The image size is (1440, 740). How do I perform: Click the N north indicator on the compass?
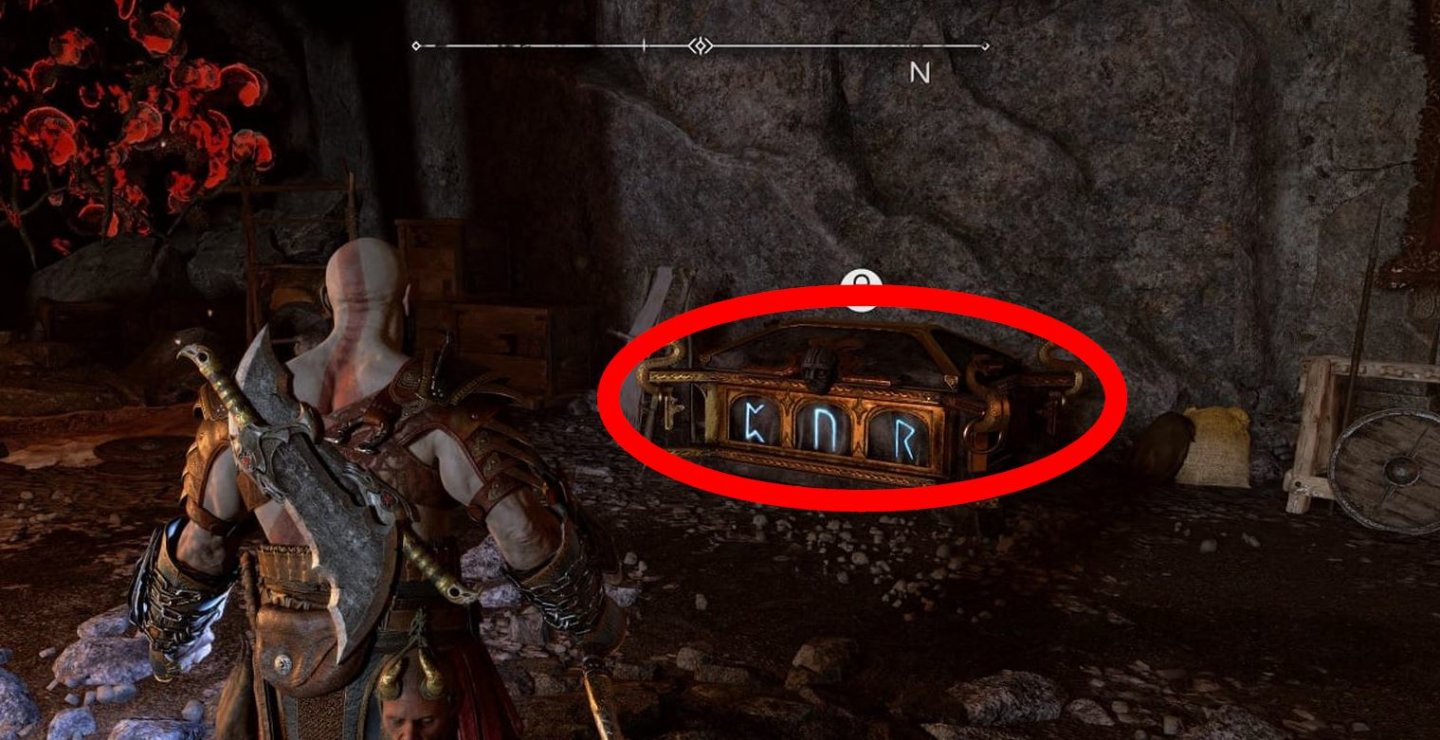tap(920, 73)
